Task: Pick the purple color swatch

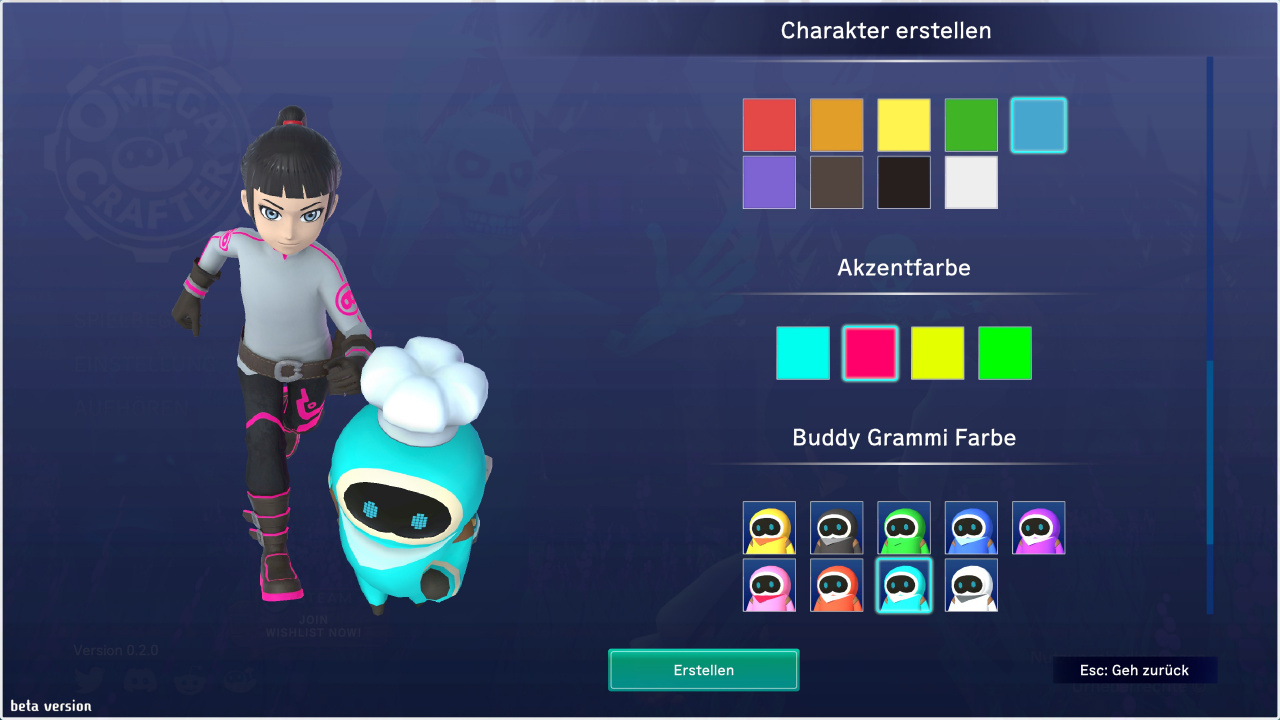Action: click(x=769, y=182)
